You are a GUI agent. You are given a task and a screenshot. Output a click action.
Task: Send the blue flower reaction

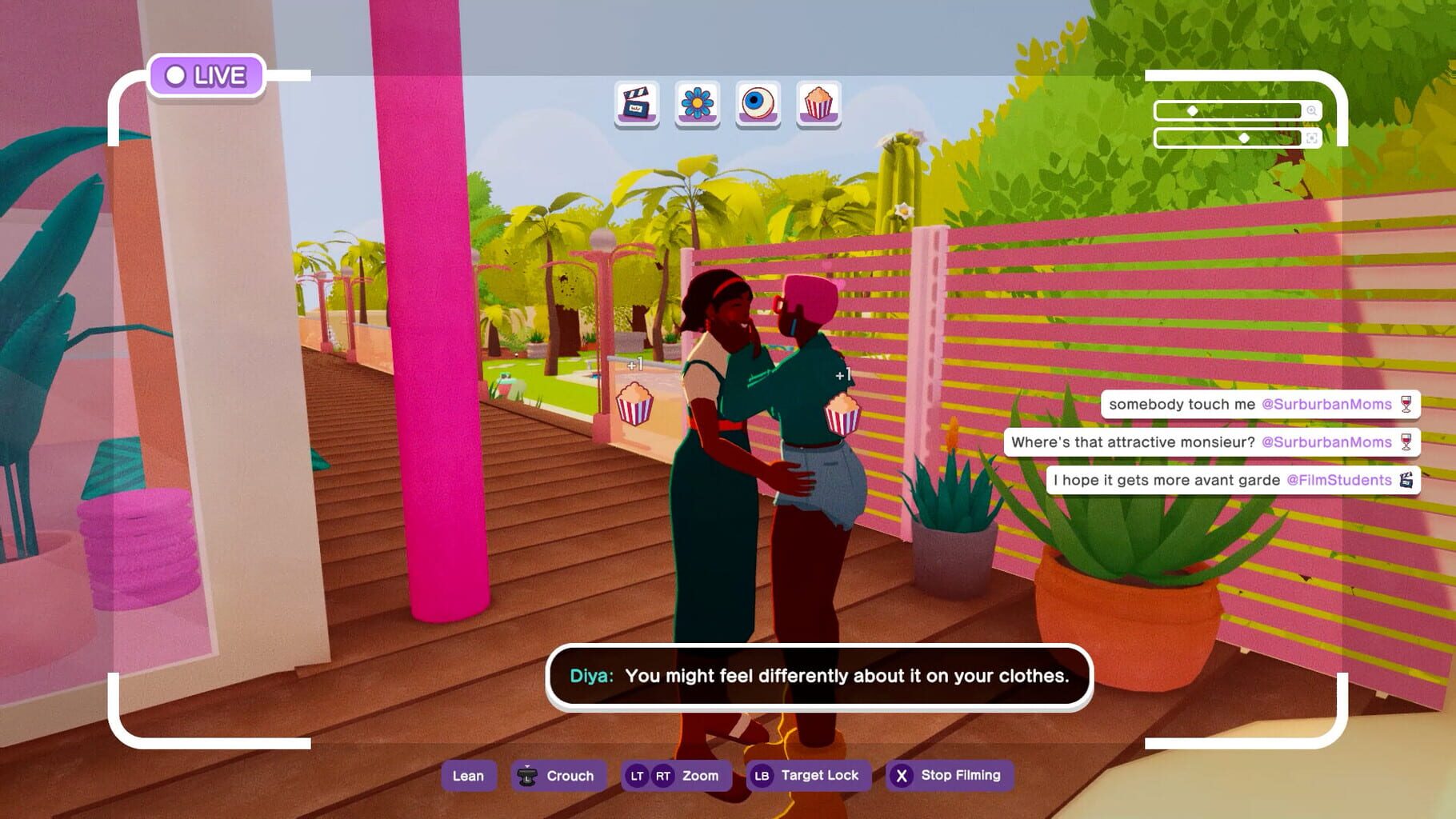[696, 104]
